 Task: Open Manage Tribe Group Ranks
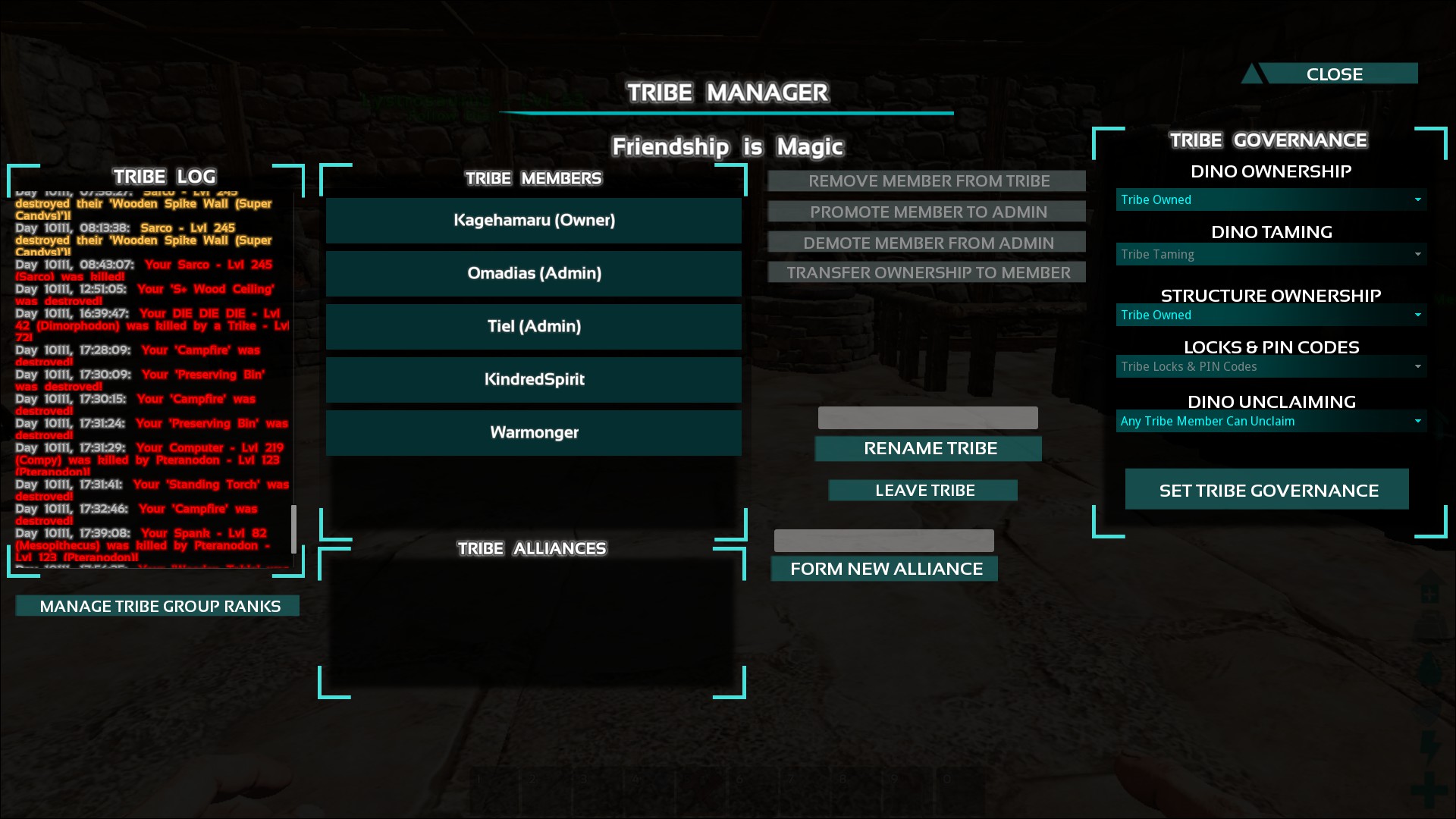point(158,606)
